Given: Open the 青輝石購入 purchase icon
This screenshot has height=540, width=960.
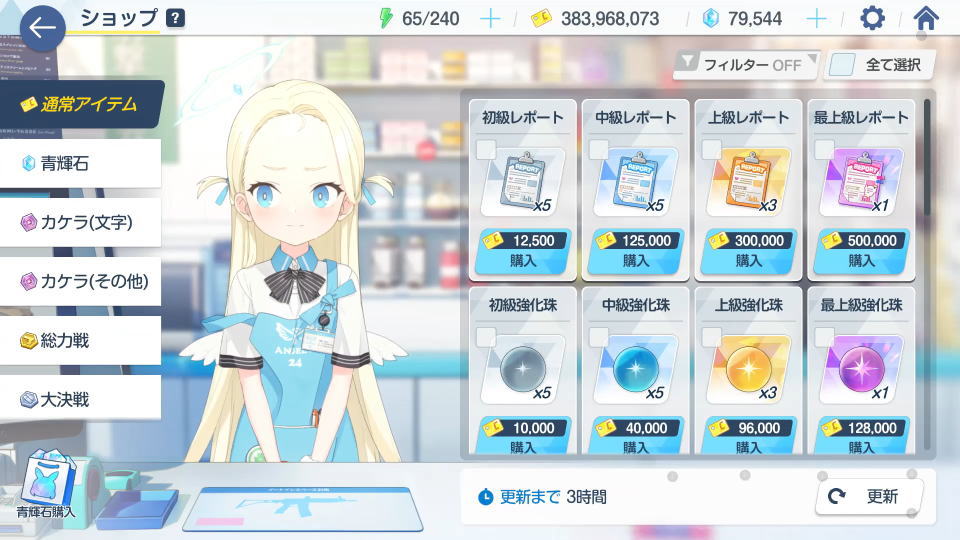Looking at the screenshot, I should point(46,487).
